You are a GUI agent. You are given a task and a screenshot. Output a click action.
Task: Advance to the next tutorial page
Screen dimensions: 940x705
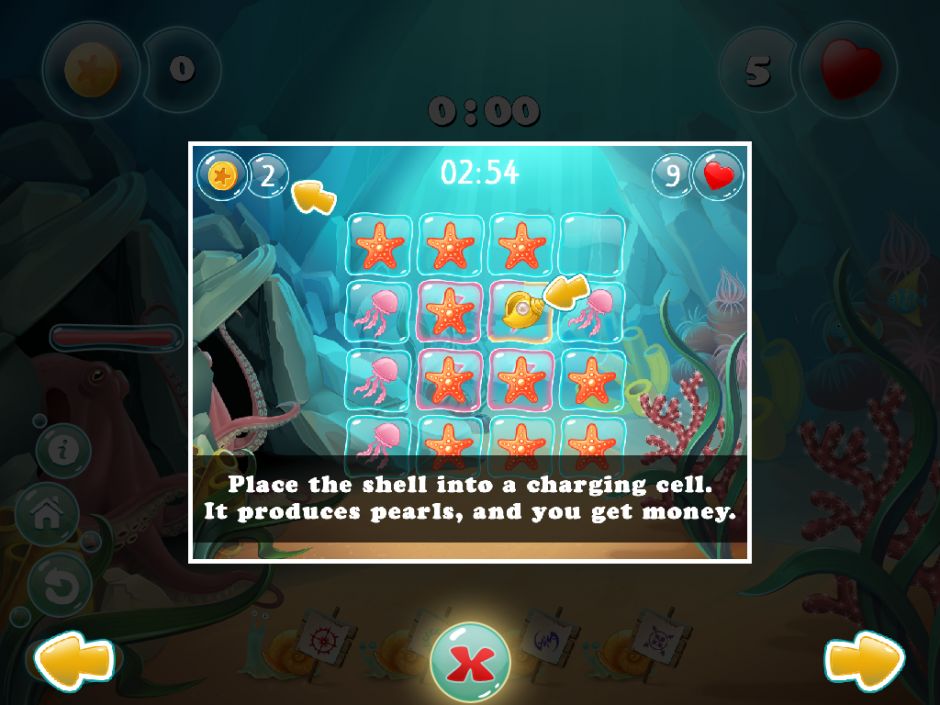click(x=864, y=661)
